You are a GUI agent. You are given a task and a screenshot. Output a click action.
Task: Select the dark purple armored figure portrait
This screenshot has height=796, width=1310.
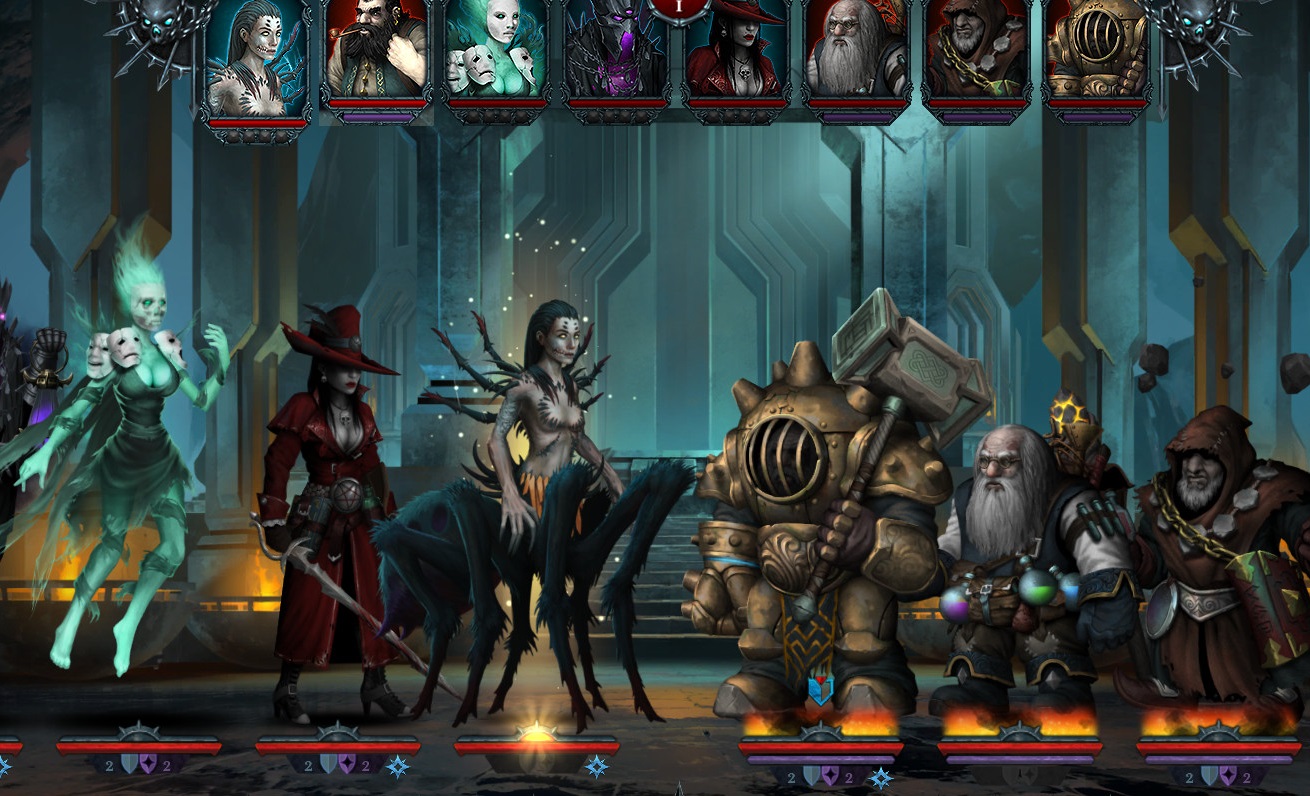[617, 52]
